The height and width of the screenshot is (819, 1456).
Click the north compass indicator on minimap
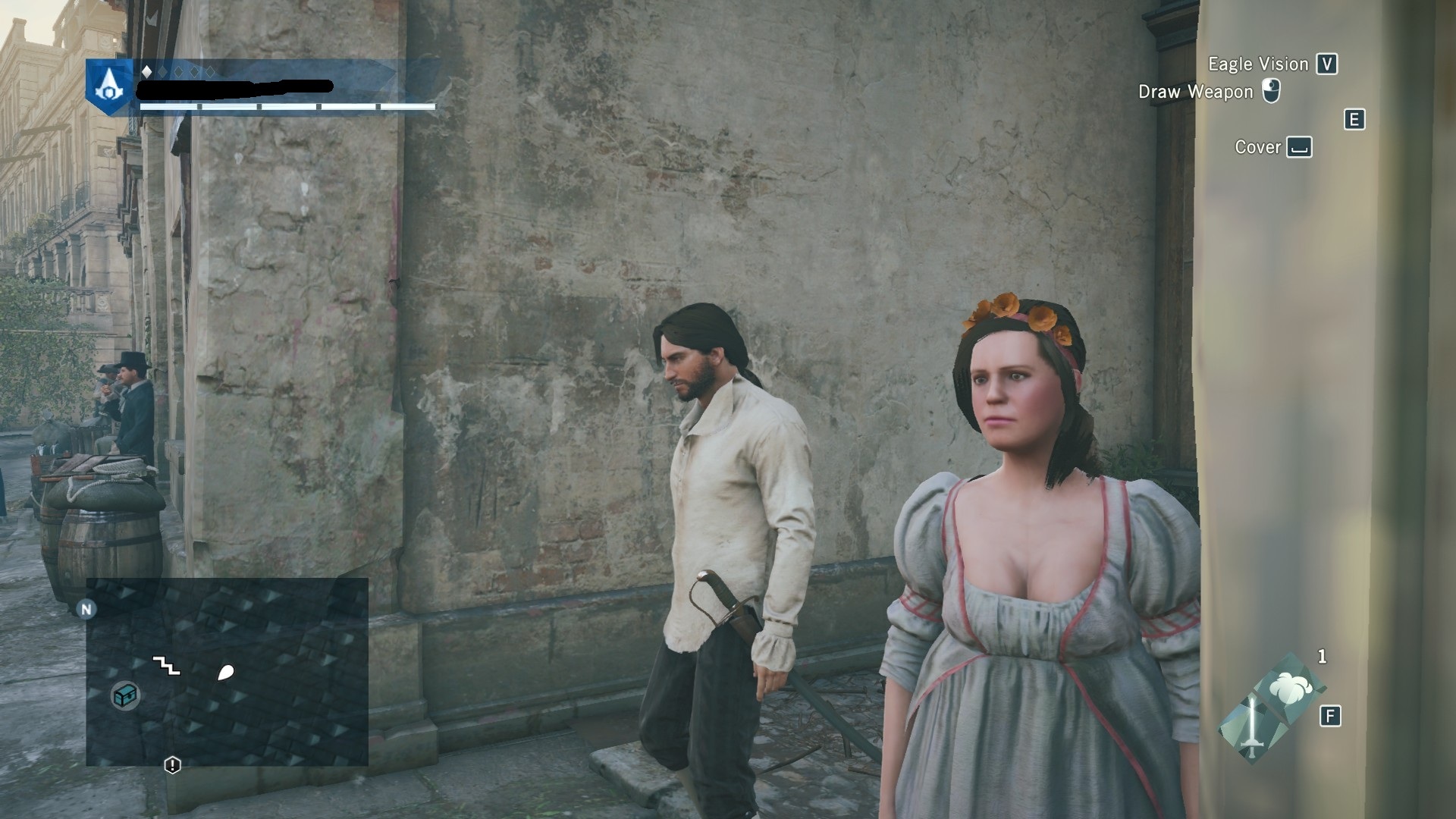86,609
